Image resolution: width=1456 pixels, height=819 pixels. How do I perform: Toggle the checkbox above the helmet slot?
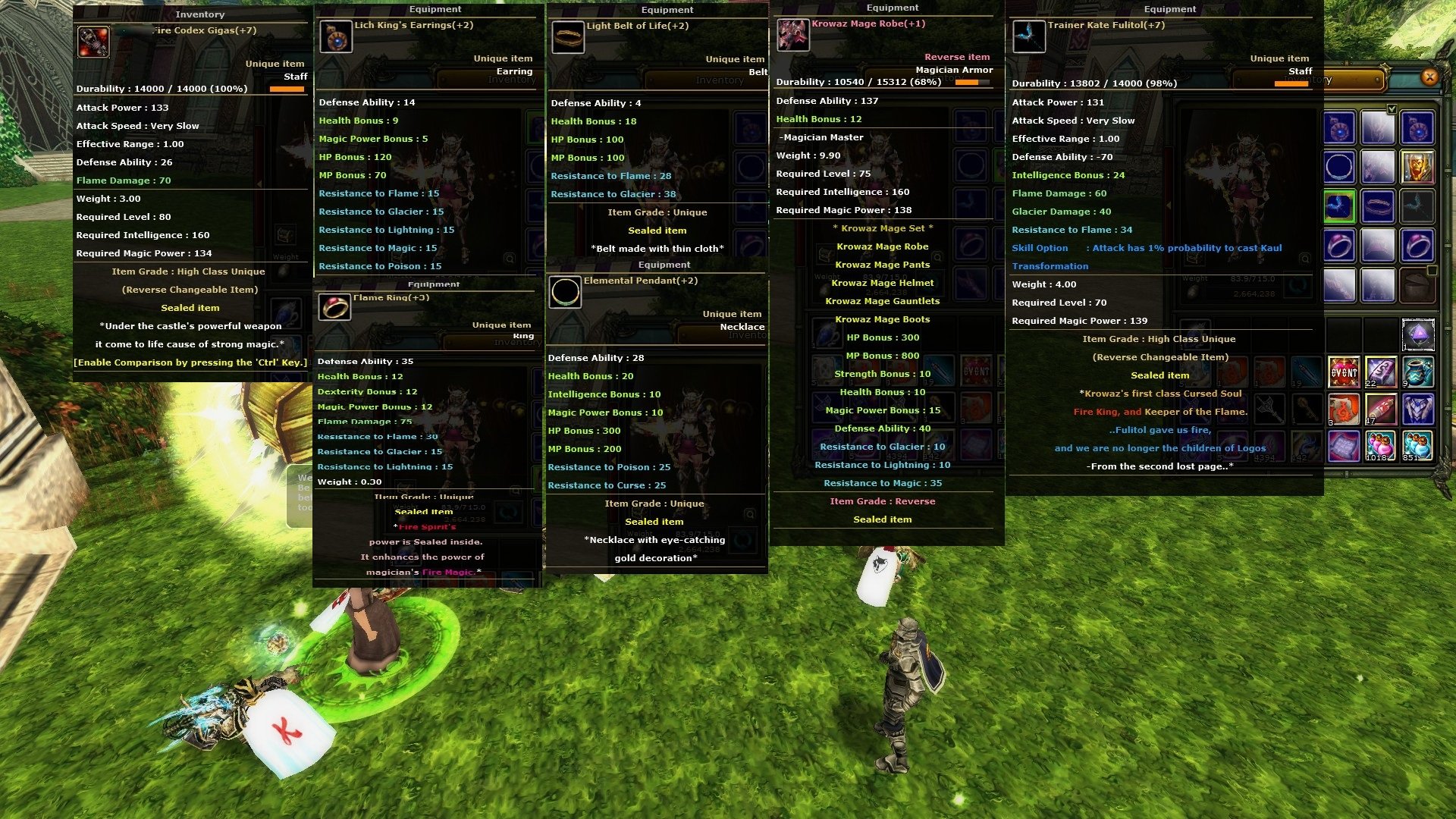[x=1392, y=109]
